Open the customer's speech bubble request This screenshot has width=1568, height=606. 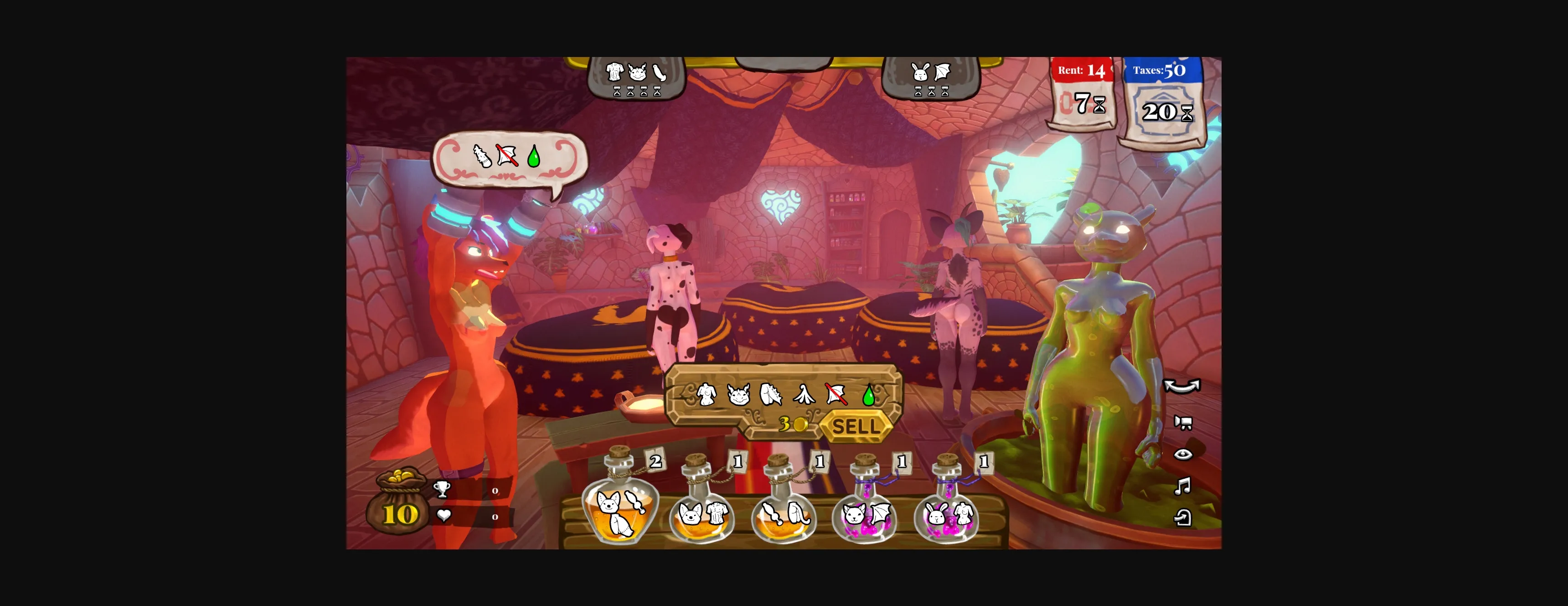(509, 158)
